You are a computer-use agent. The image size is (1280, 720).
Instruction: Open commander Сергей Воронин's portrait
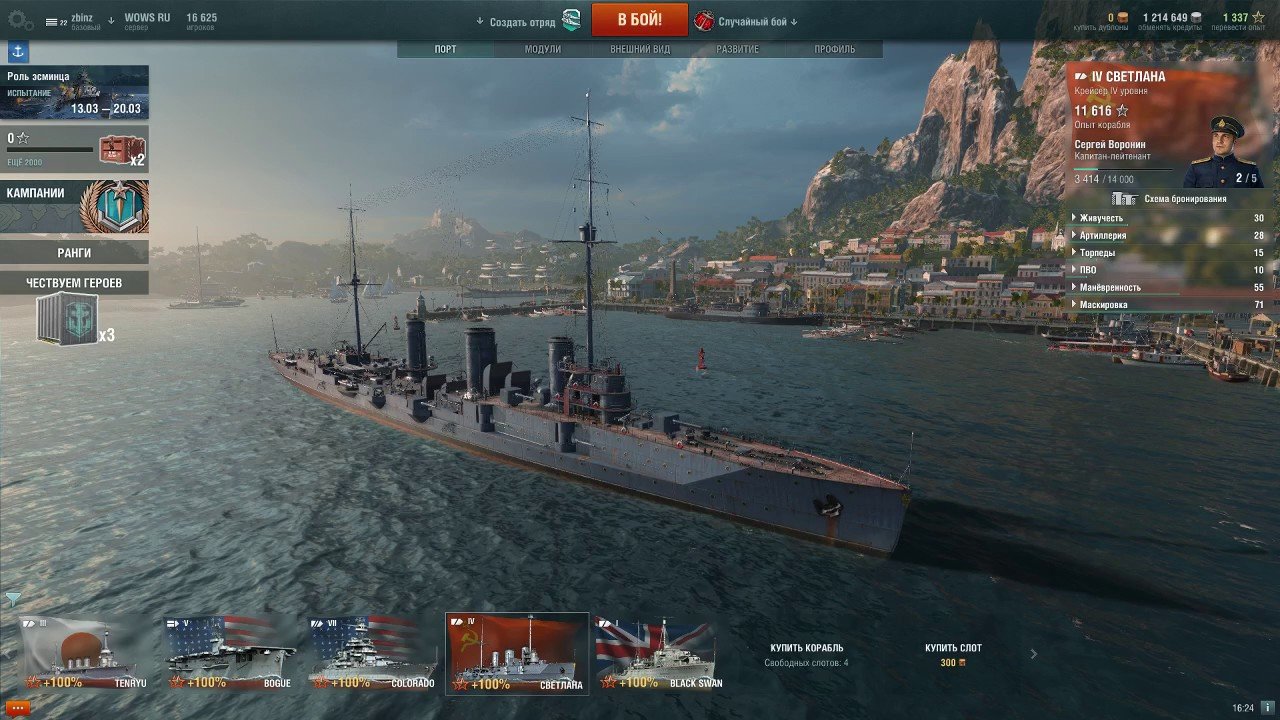coord(1219,151)
